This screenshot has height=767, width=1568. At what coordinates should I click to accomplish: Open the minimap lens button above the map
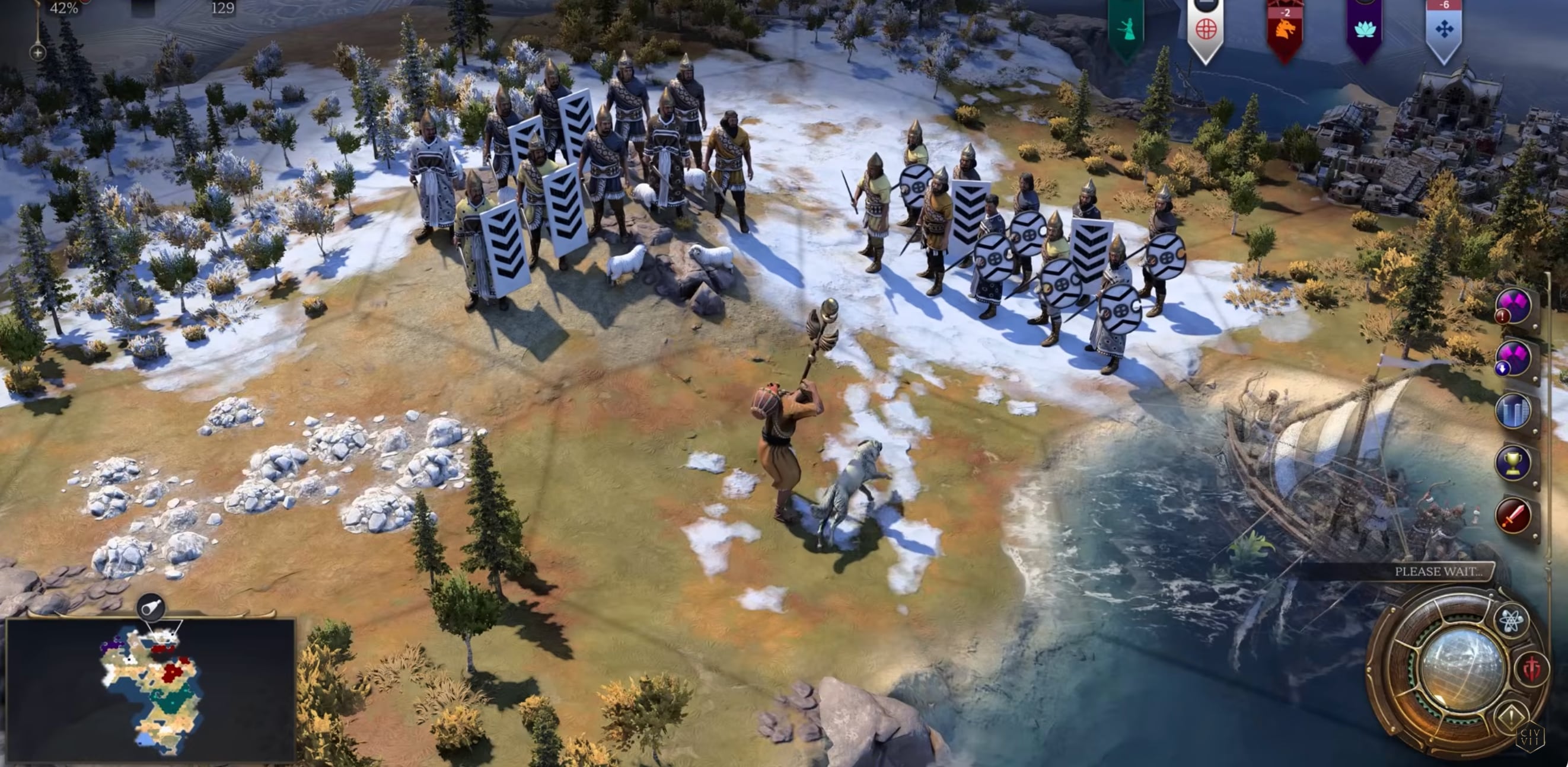(x=151, y=607)
